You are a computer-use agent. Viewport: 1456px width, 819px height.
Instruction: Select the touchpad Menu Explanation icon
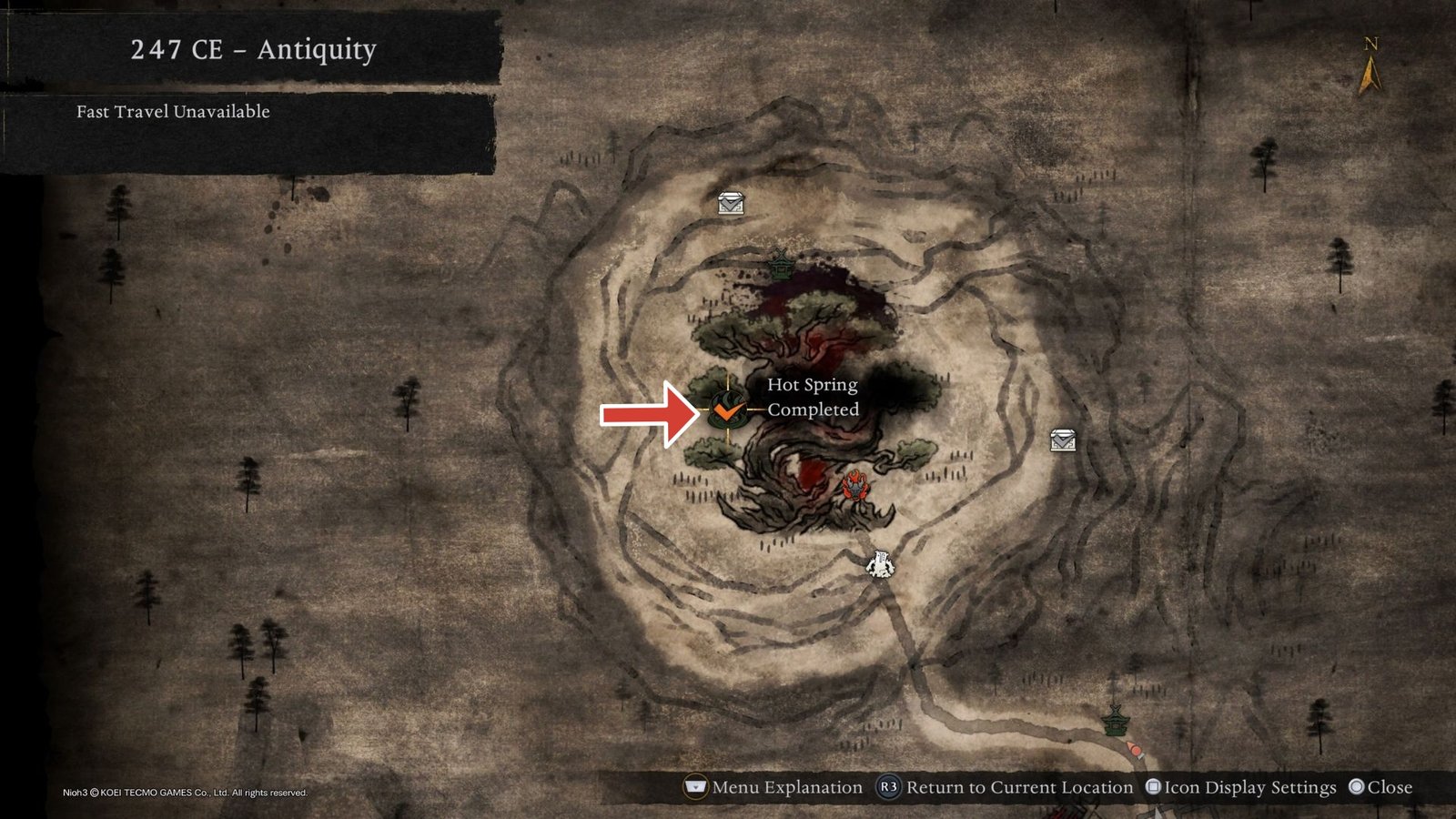pyautogui.click(x=695, y=788)
